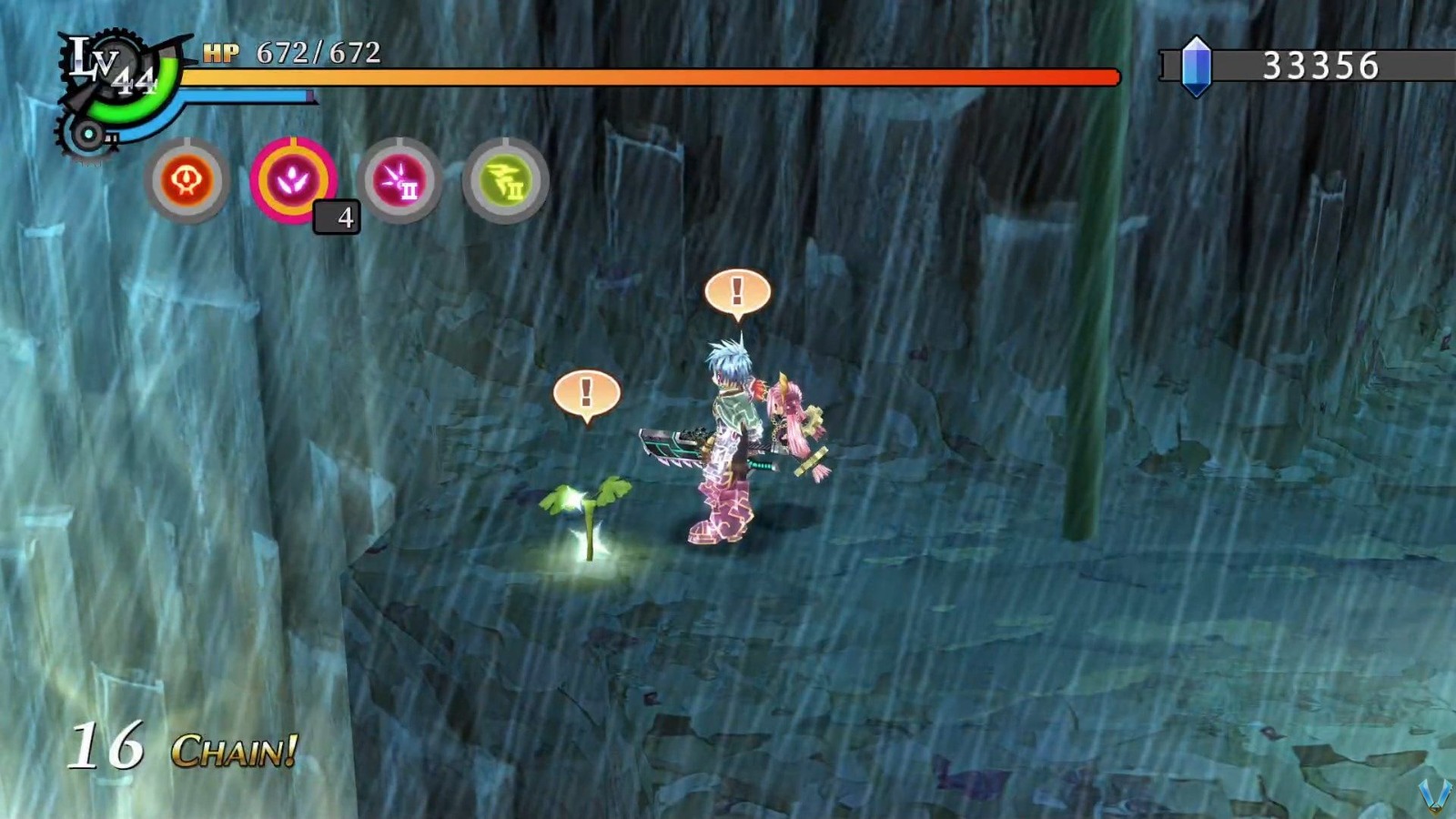The image size is (1456, 819).
Task: Click the blue crystal currency icon
Action: coord(1197,66)
